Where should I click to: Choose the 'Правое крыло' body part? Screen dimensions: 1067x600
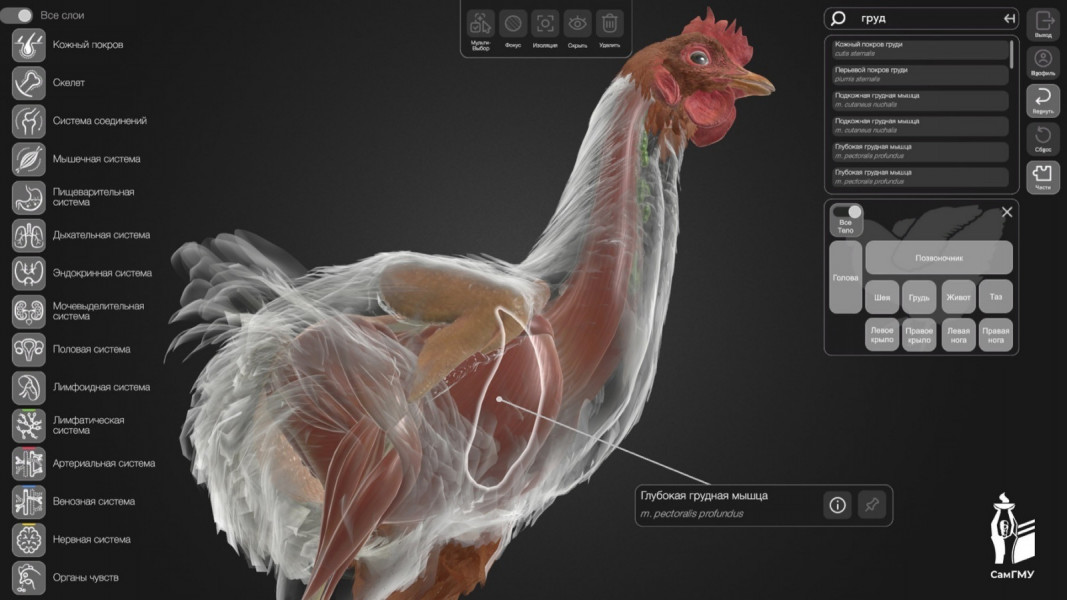click(x=918, y=335)
